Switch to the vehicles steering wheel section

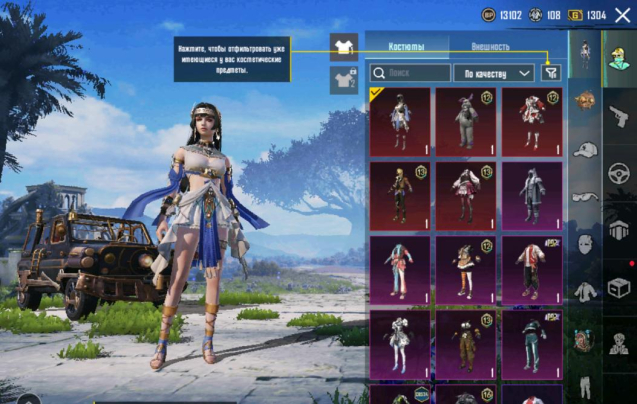(x=619, y=172)
